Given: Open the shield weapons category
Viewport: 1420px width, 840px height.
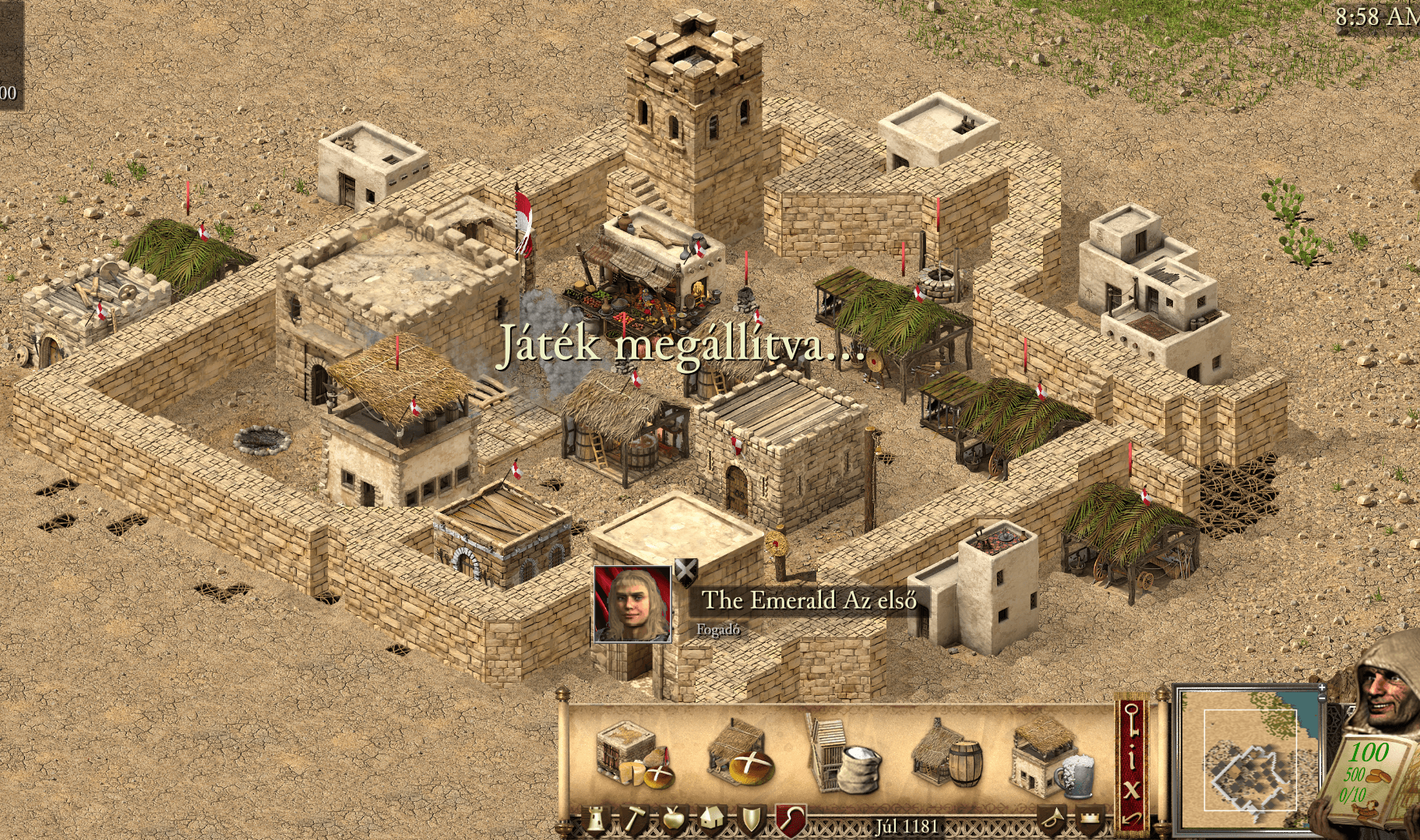Looking at the screenshot, I should coord(751,821).
